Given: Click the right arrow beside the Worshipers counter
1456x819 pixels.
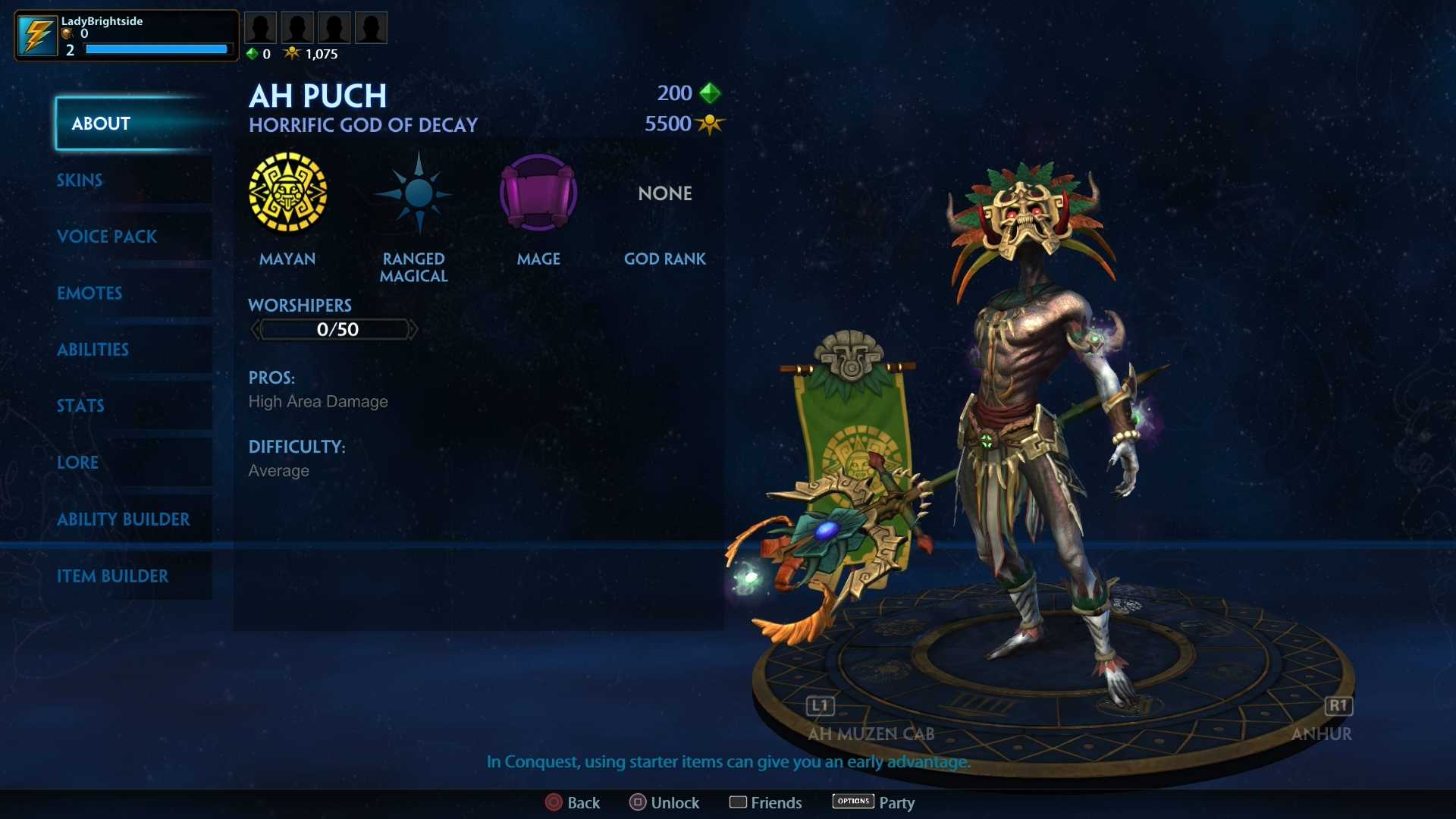Looking at the screenshot, I should (x=414, y=328).
